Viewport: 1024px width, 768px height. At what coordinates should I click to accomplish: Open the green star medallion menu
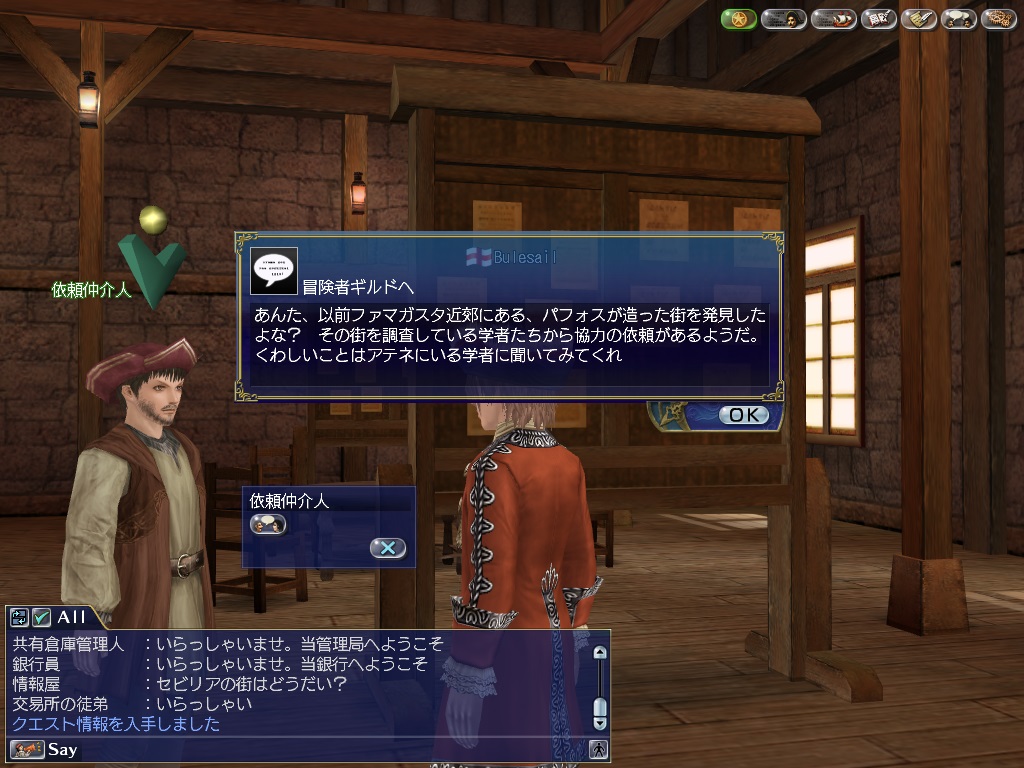coord(738,19)
